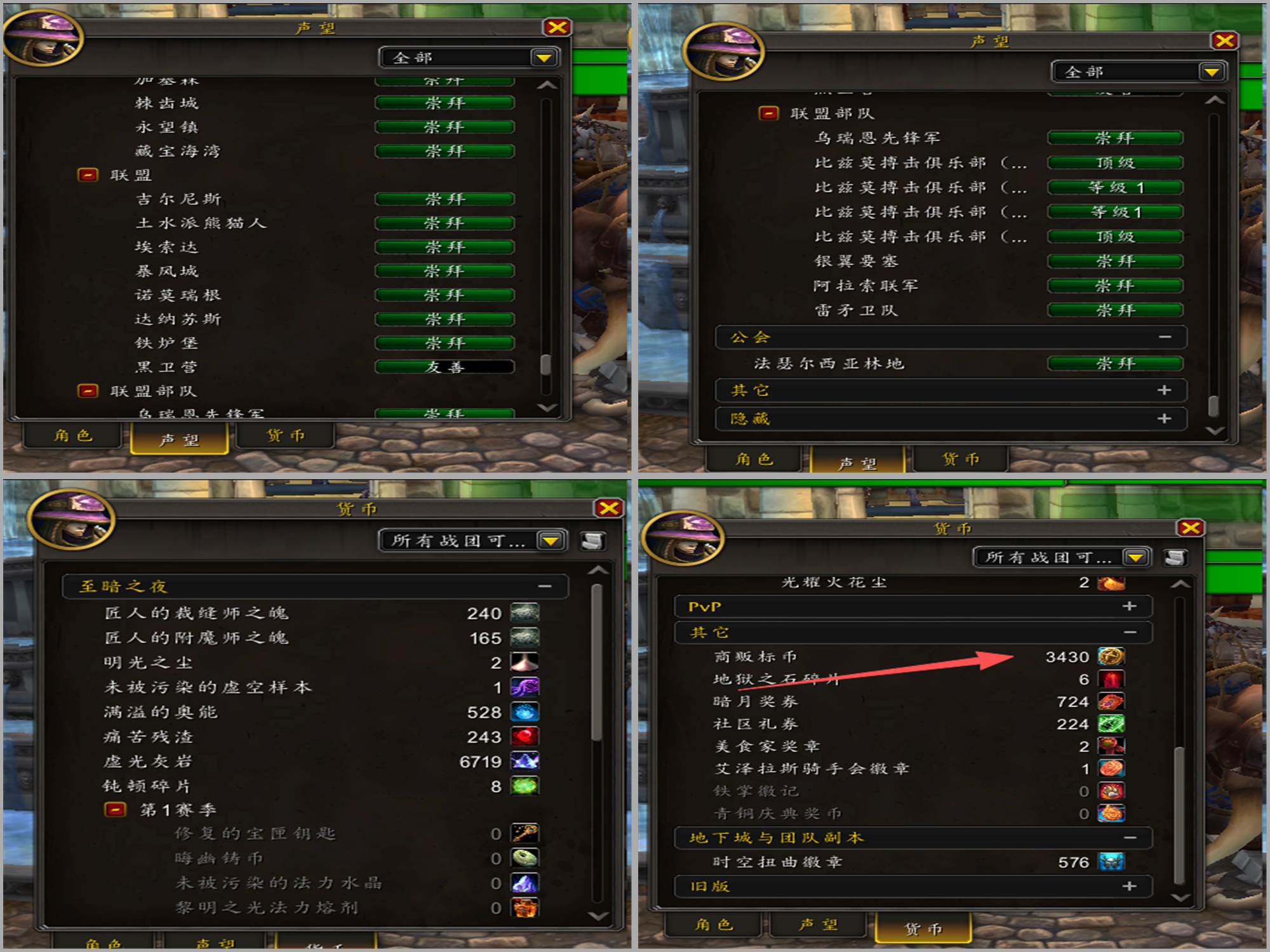Viewport: 1270px width, 952px height.
Task: Collapse the 联盟 reputation group
Action: tap(87, 175)
